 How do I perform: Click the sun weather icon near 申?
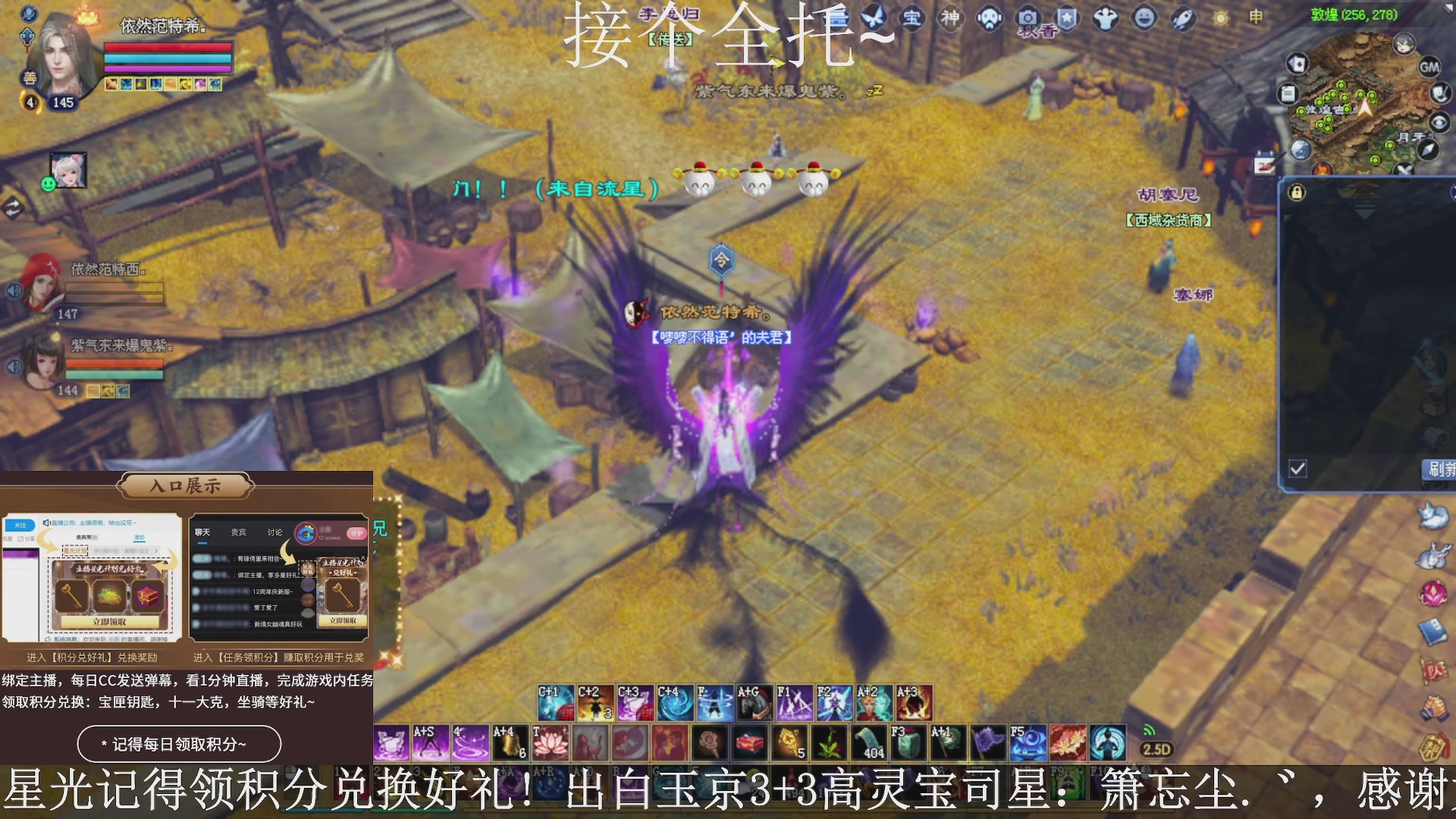1222,19
